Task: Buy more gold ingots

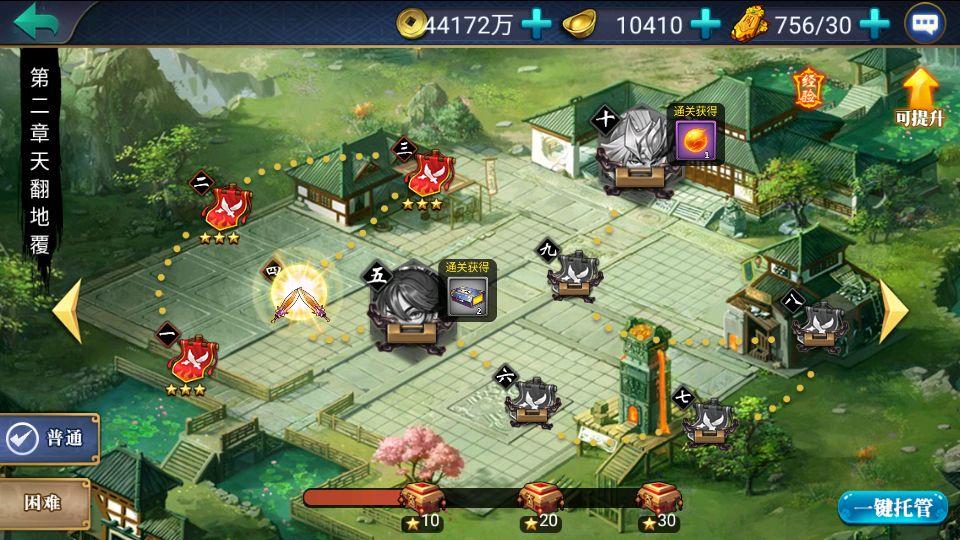Action: pos(706,23)
